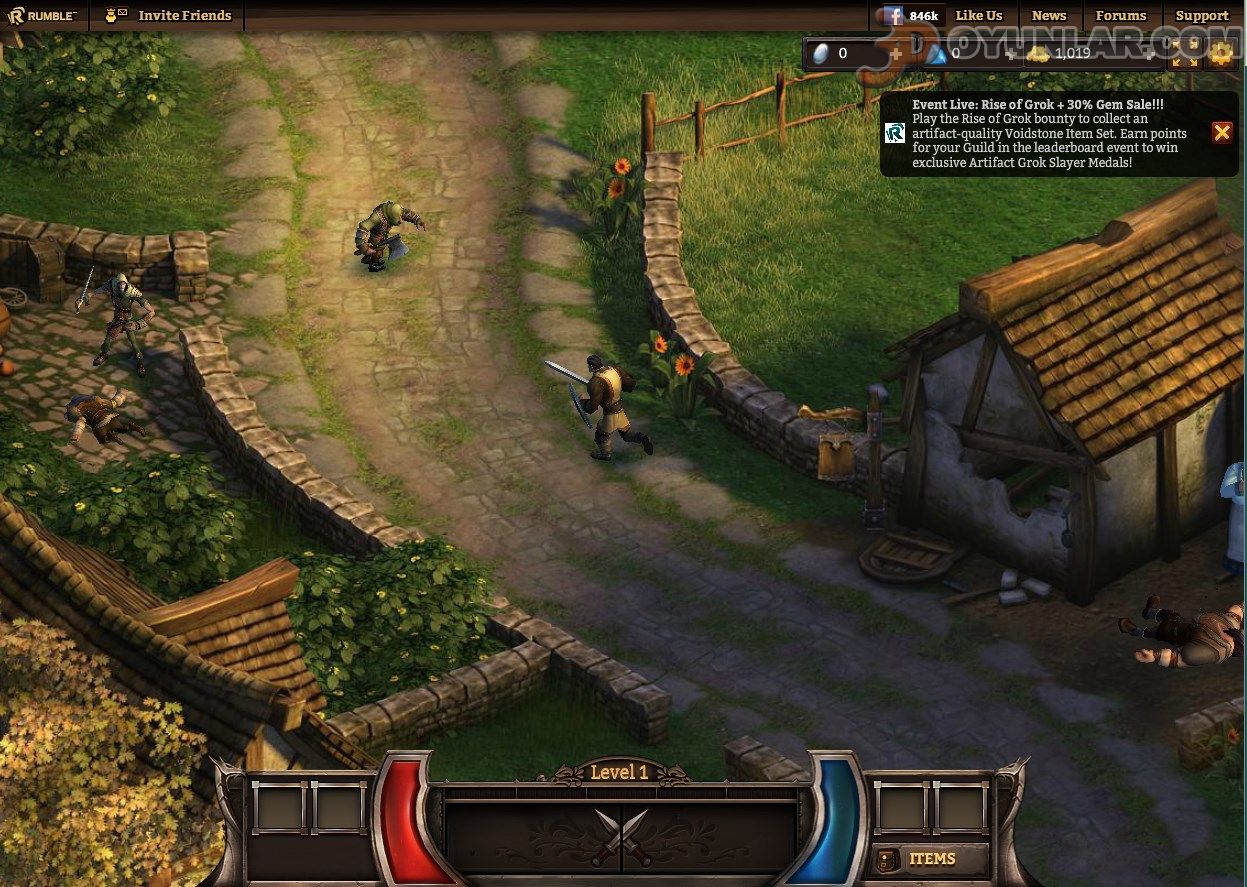Visit the Forums
1247x887 pixels.
click(1120, 15)
